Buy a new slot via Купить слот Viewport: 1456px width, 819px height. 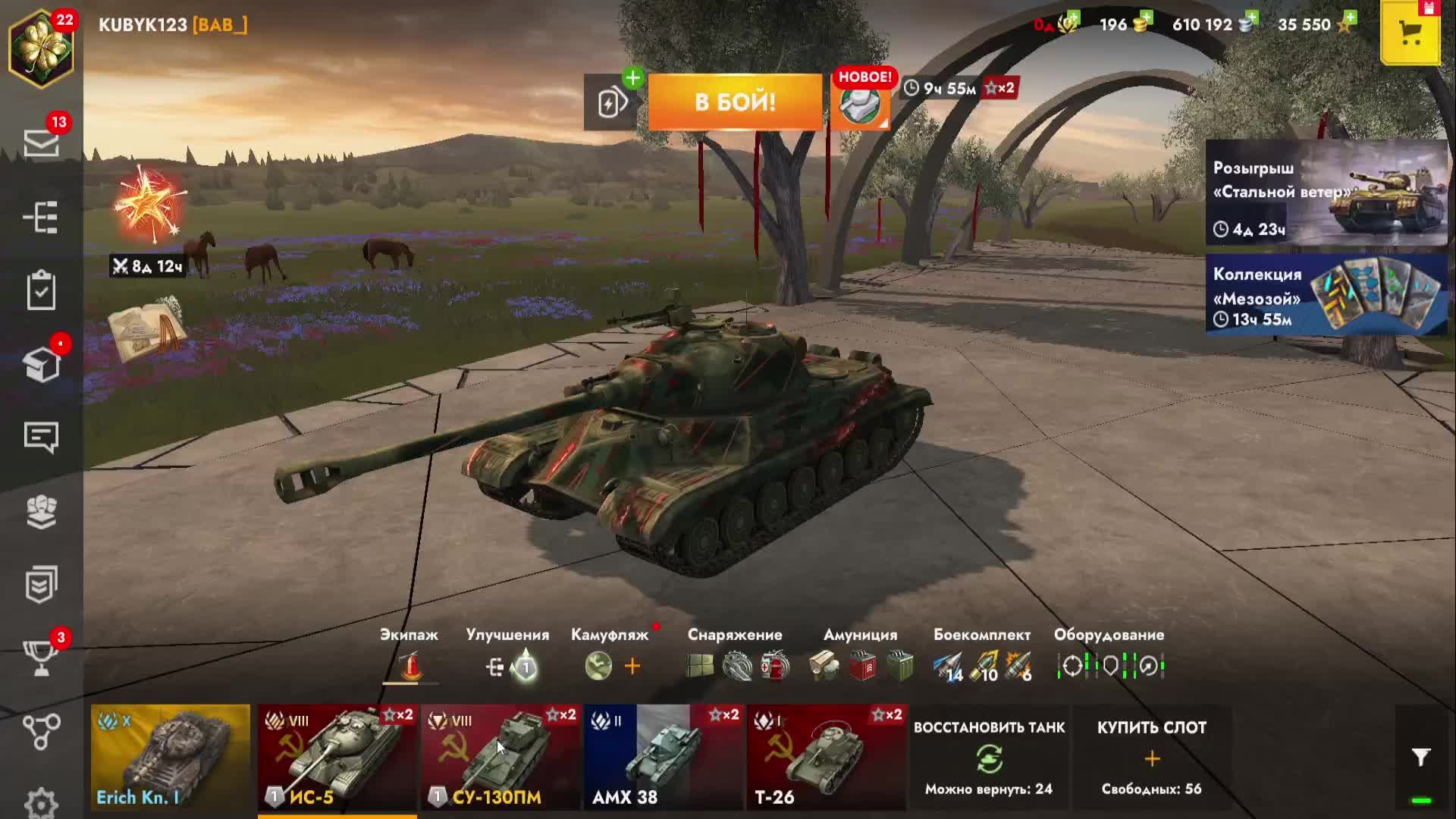(1151, 757)
